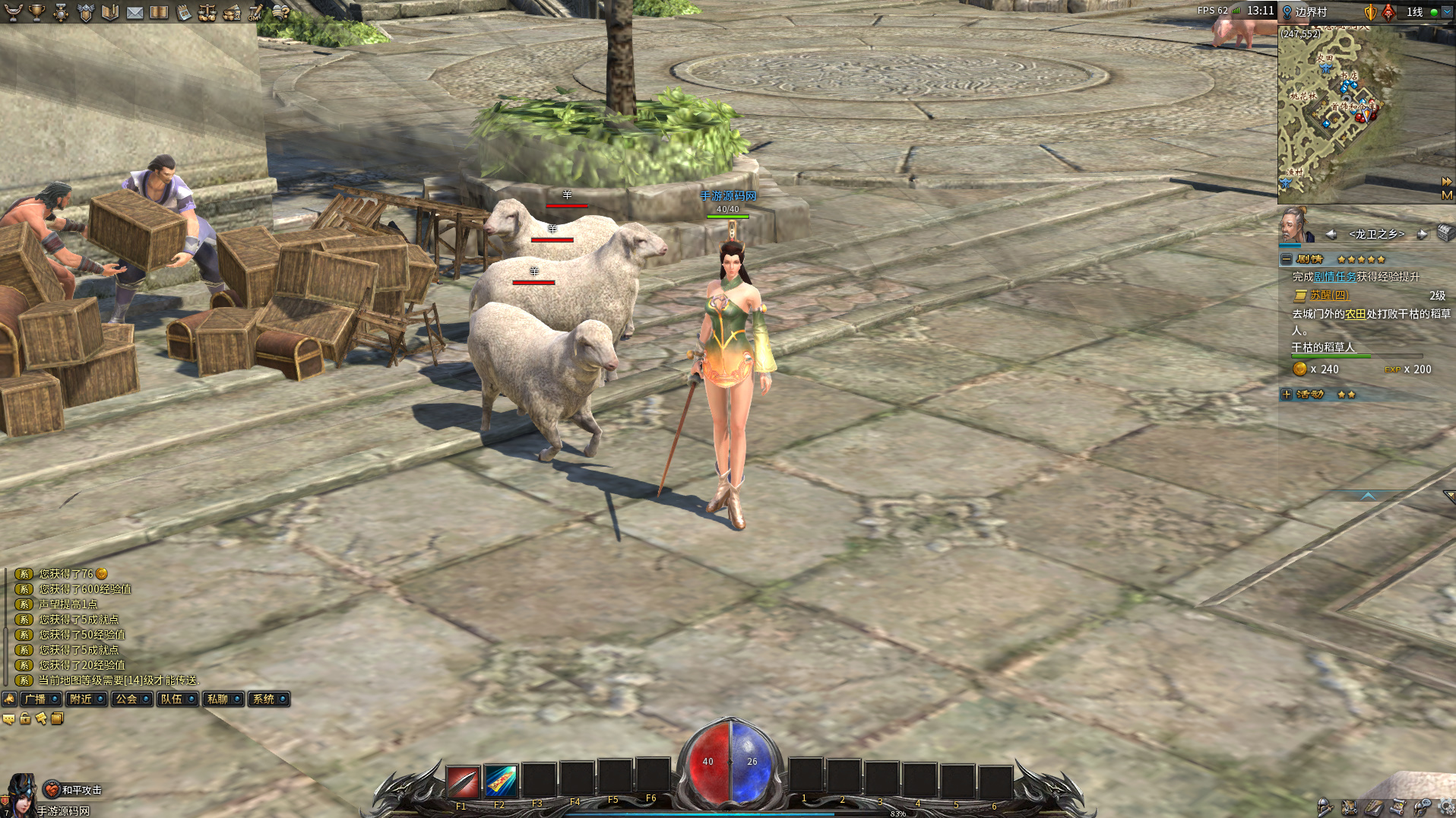1456x818 pixels.
Task: Open the balance scales trading icon
Action: 207,12
